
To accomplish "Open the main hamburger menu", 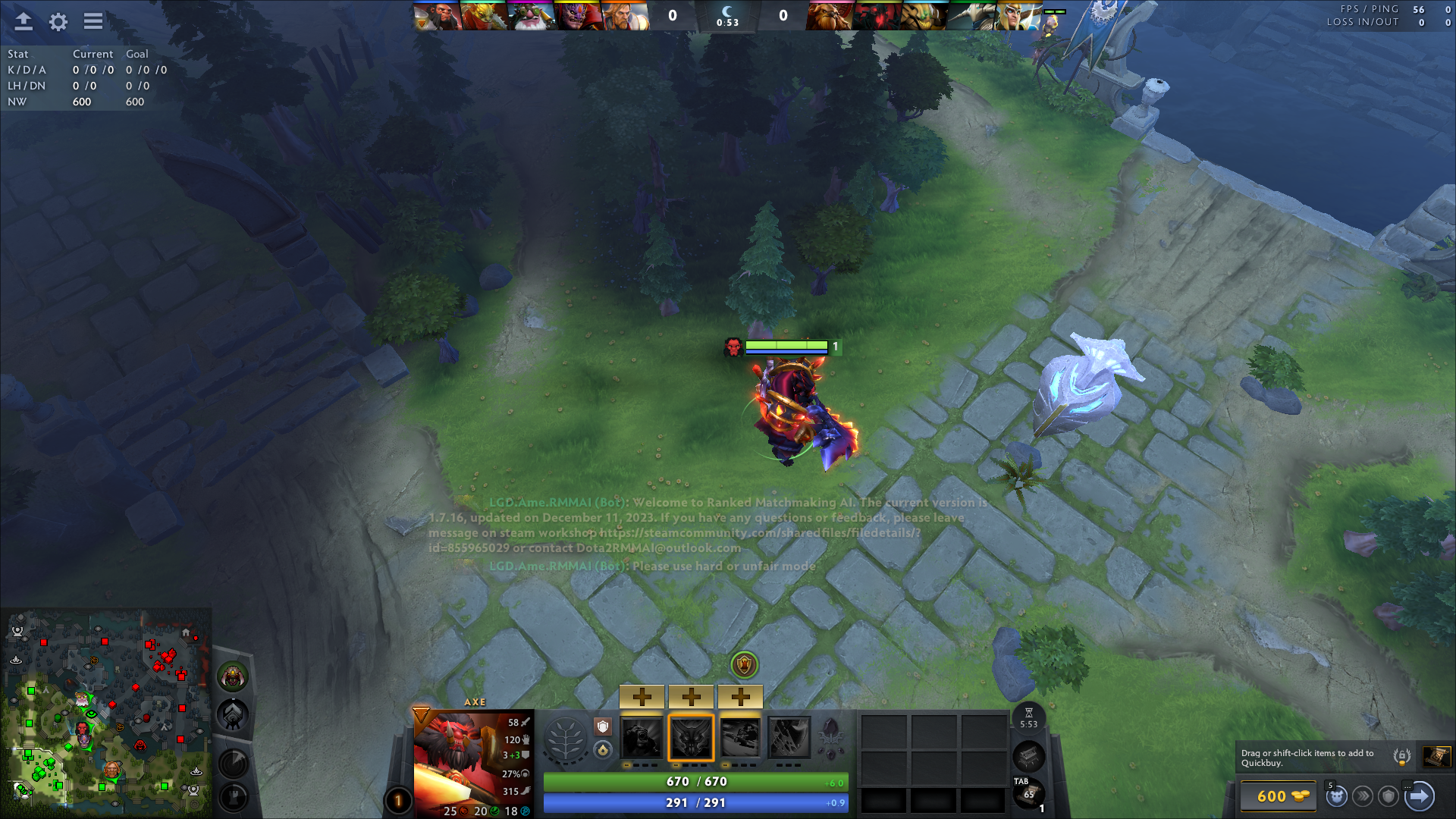I will click(x=93, y=21).
